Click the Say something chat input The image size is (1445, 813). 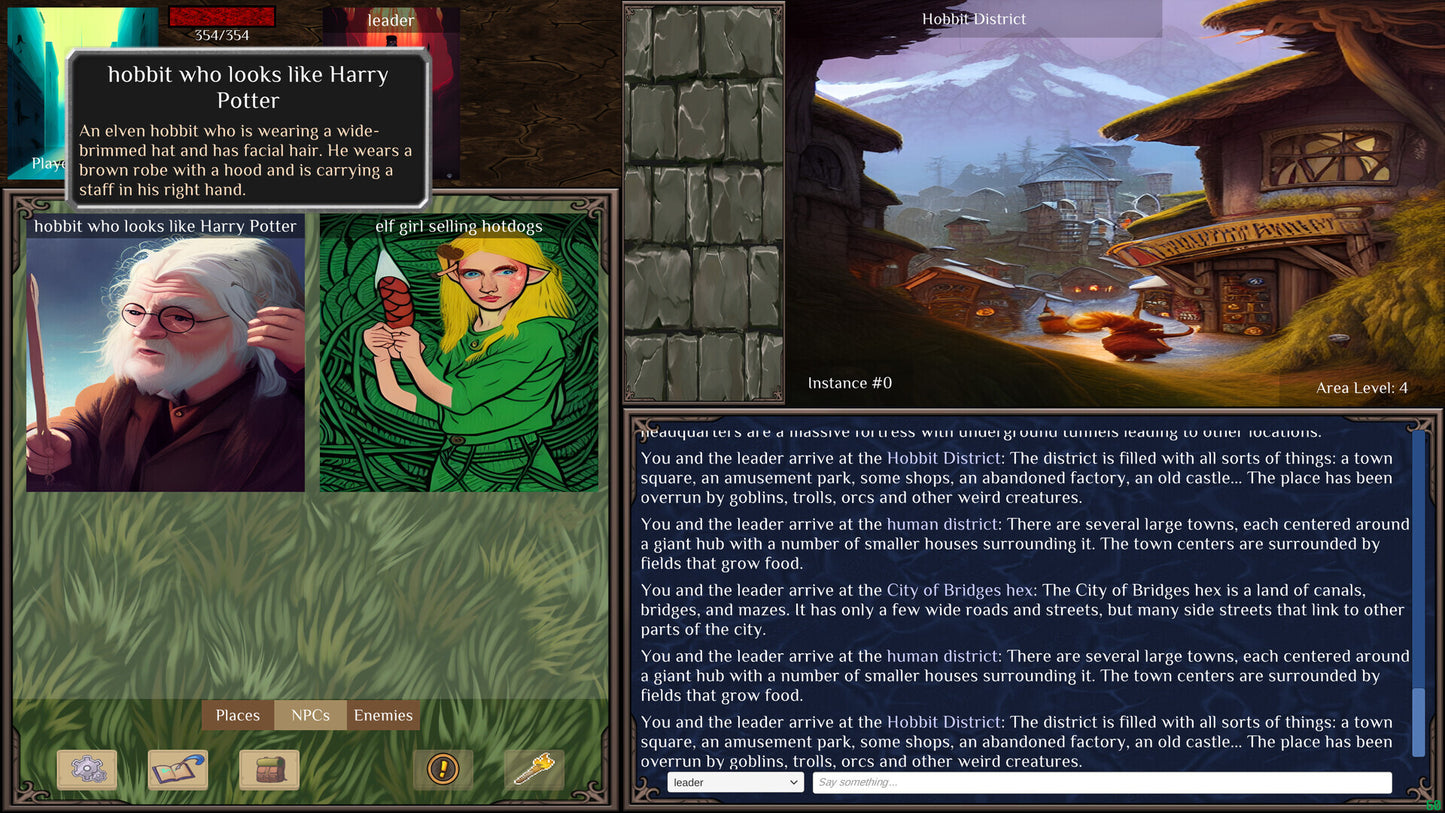(x=1100, y=782)
